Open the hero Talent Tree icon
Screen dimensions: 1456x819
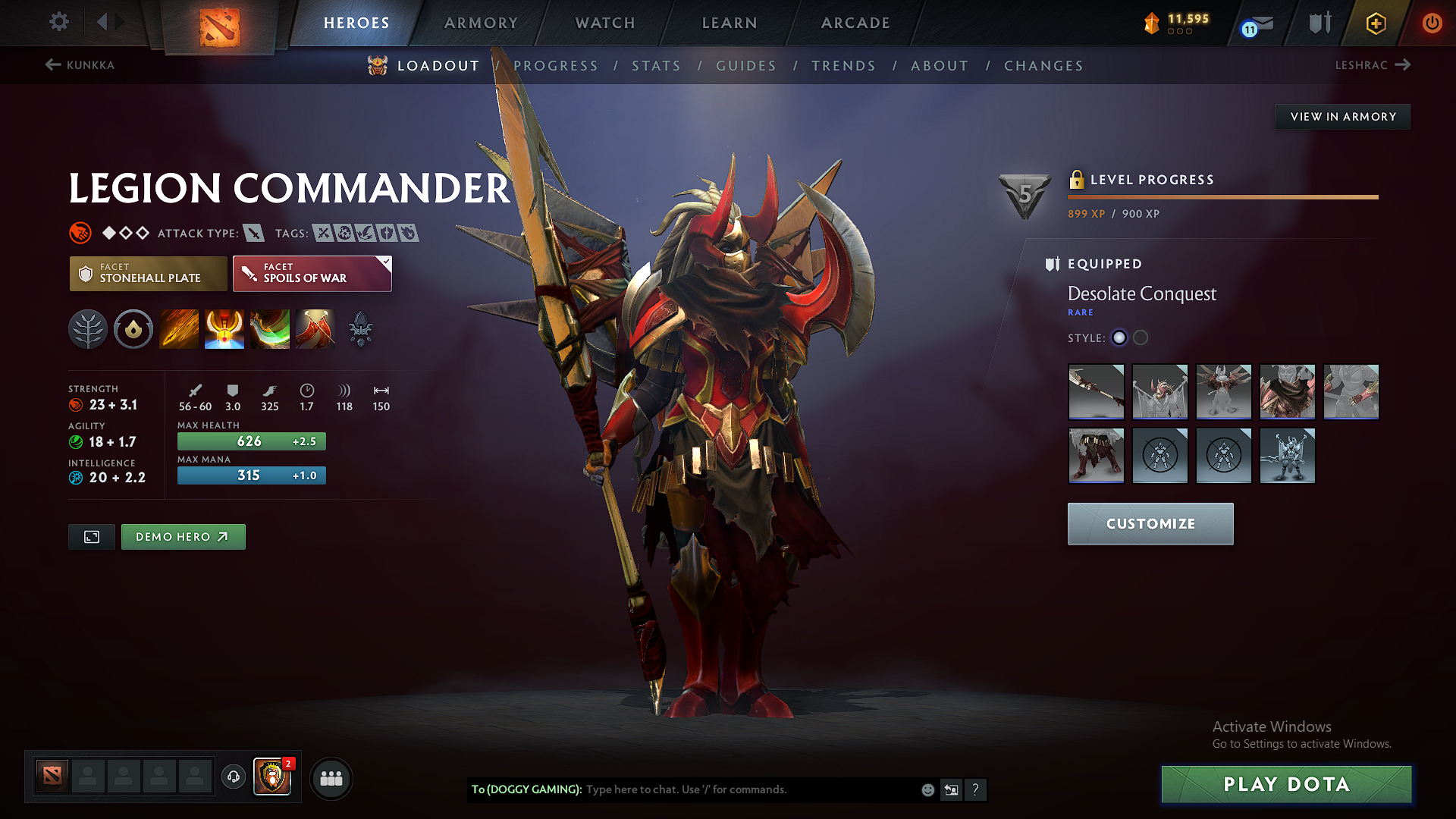click(x=88, y=329)
